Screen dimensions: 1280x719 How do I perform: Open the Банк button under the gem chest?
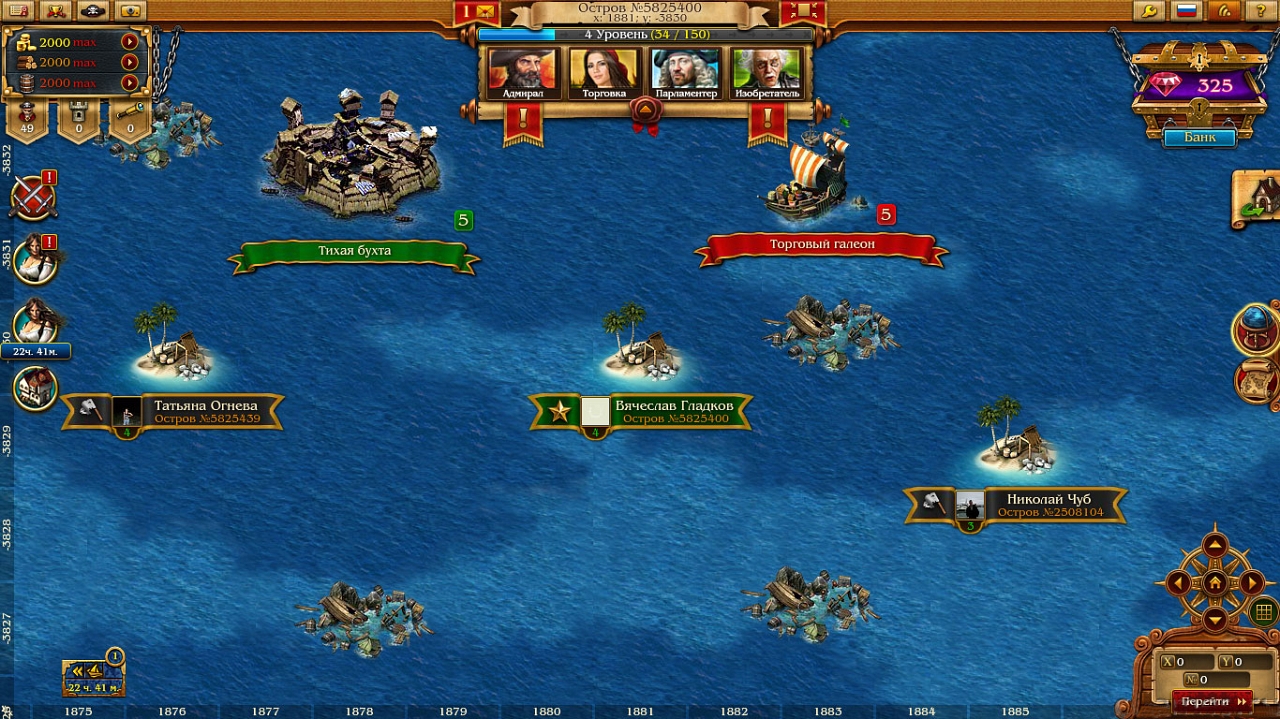(1199, 137)
